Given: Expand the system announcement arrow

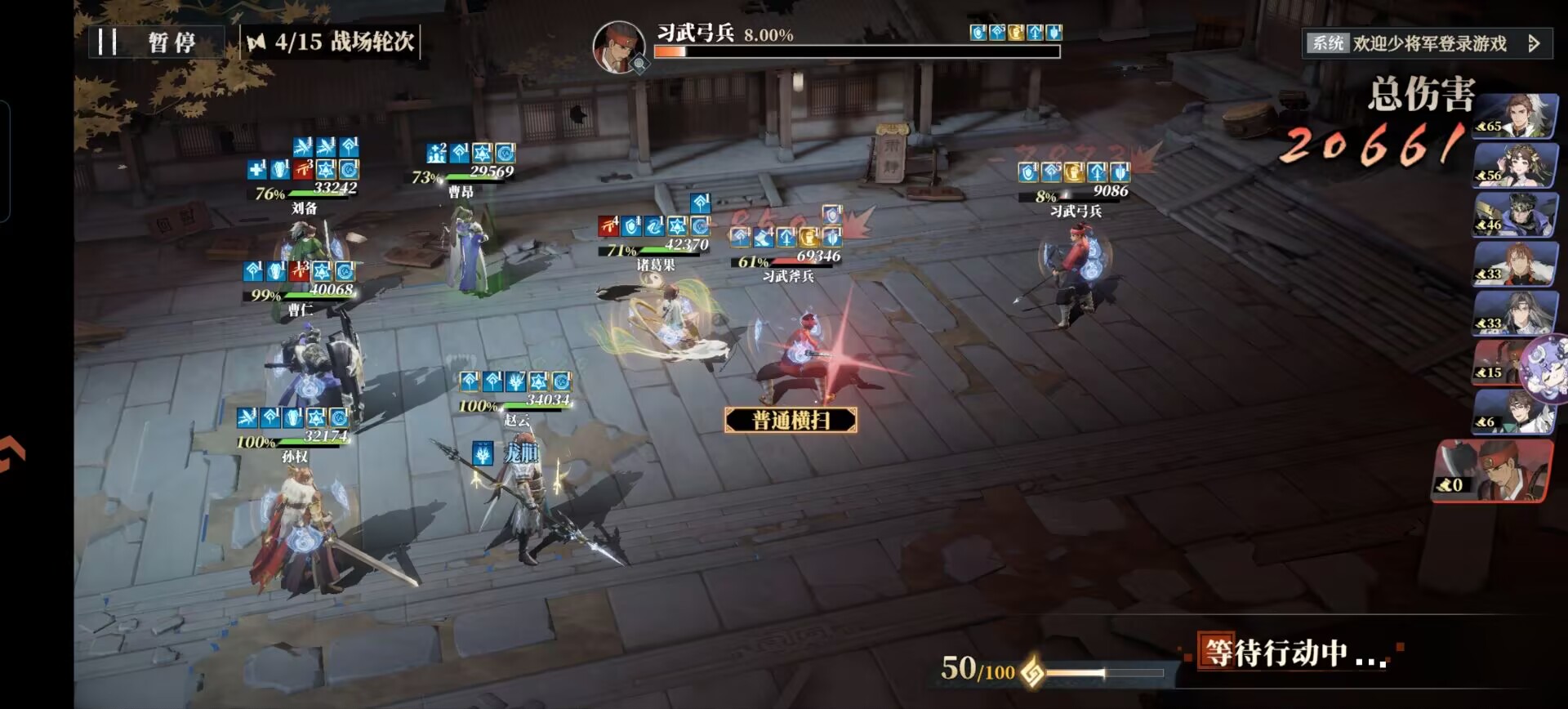Looking at the screenshot, I should point(1534,43).
